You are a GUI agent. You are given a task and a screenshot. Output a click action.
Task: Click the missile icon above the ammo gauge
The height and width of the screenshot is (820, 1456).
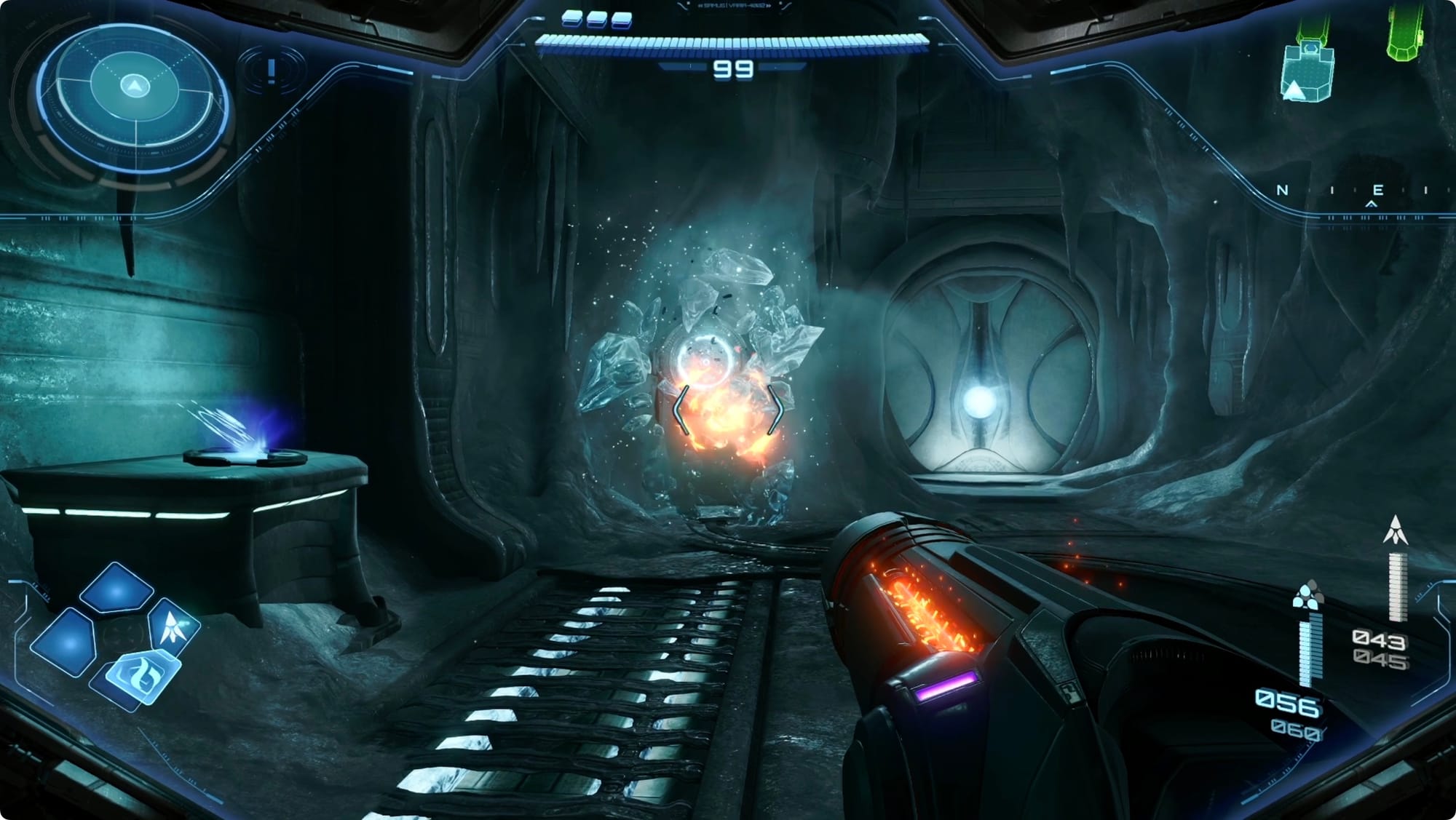tap(1395, 530)
